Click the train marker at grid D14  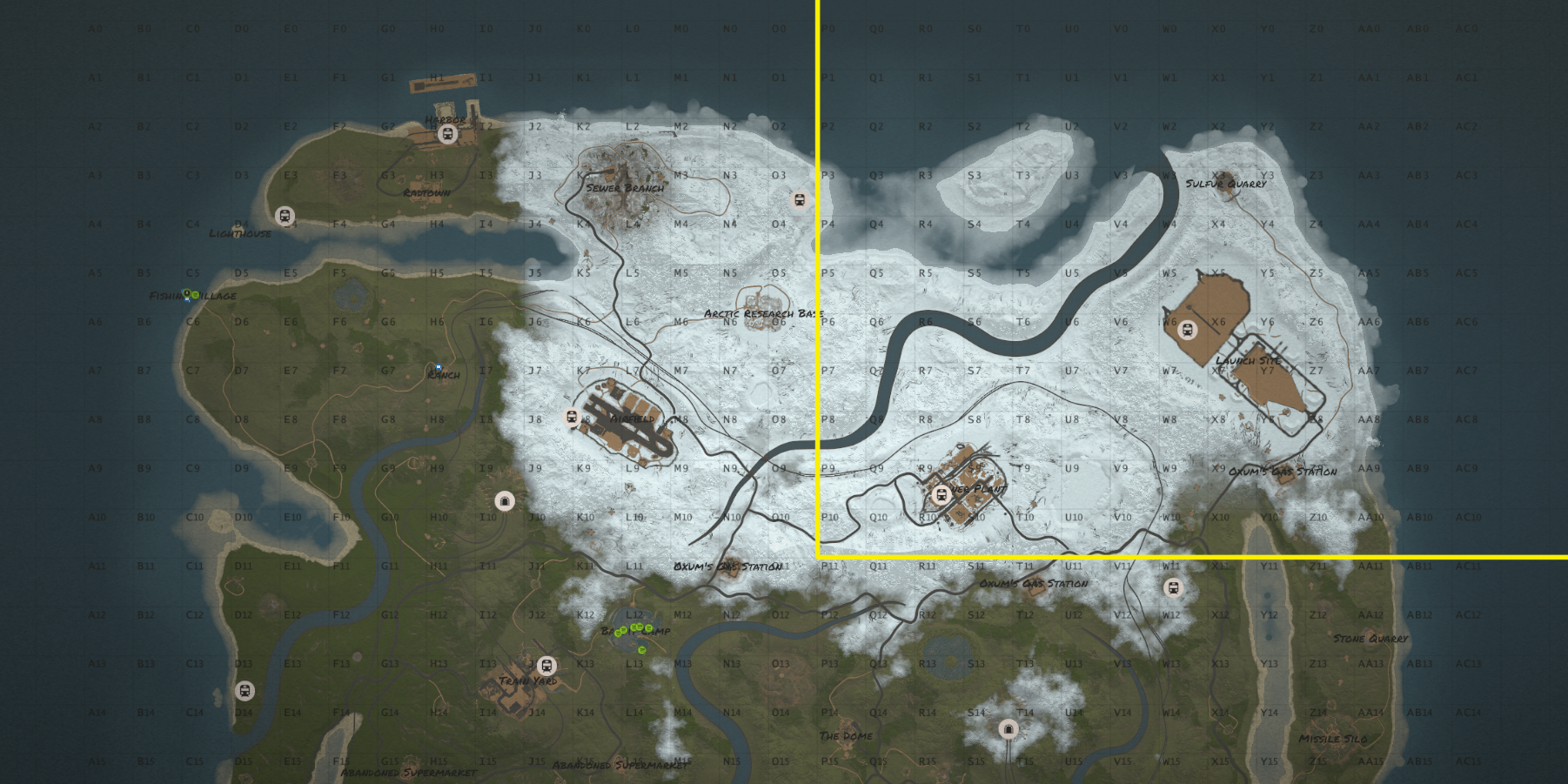click(245, 691)
